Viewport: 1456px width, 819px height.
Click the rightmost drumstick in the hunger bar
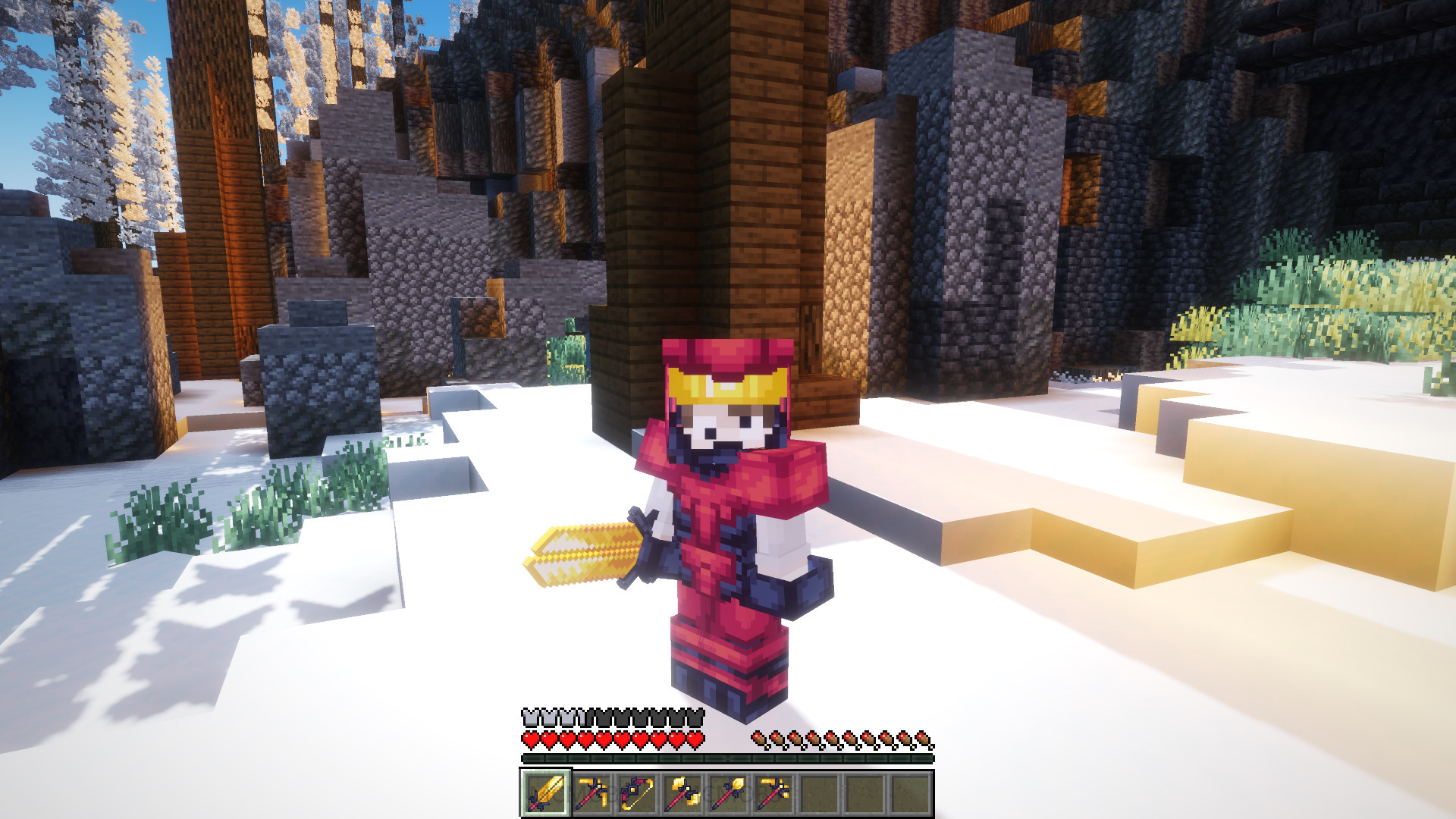pyautogui.click(x=924, y=739)
